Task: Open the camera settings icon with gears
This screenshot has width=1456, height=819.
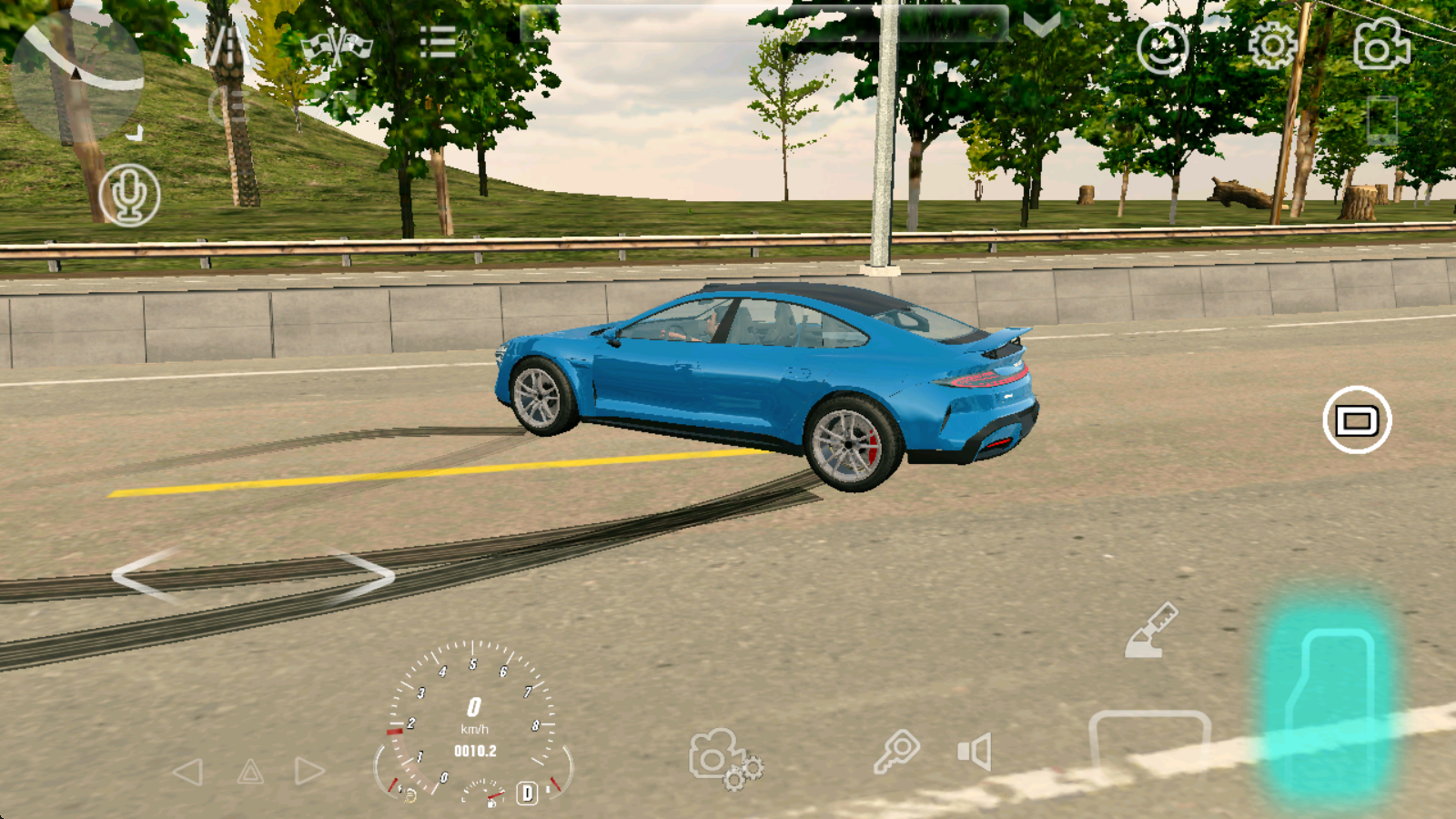Action: [x=724, y=757]
